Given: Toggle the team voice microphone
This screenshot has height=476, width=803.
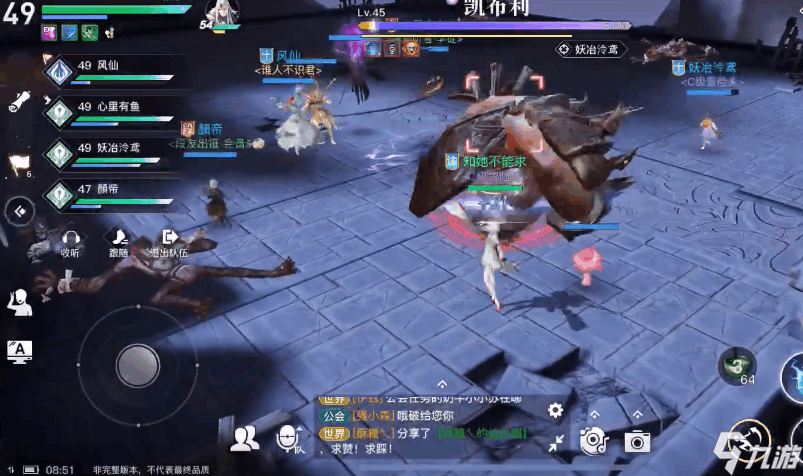Looking at the screenshot, I should coord(290,437).
